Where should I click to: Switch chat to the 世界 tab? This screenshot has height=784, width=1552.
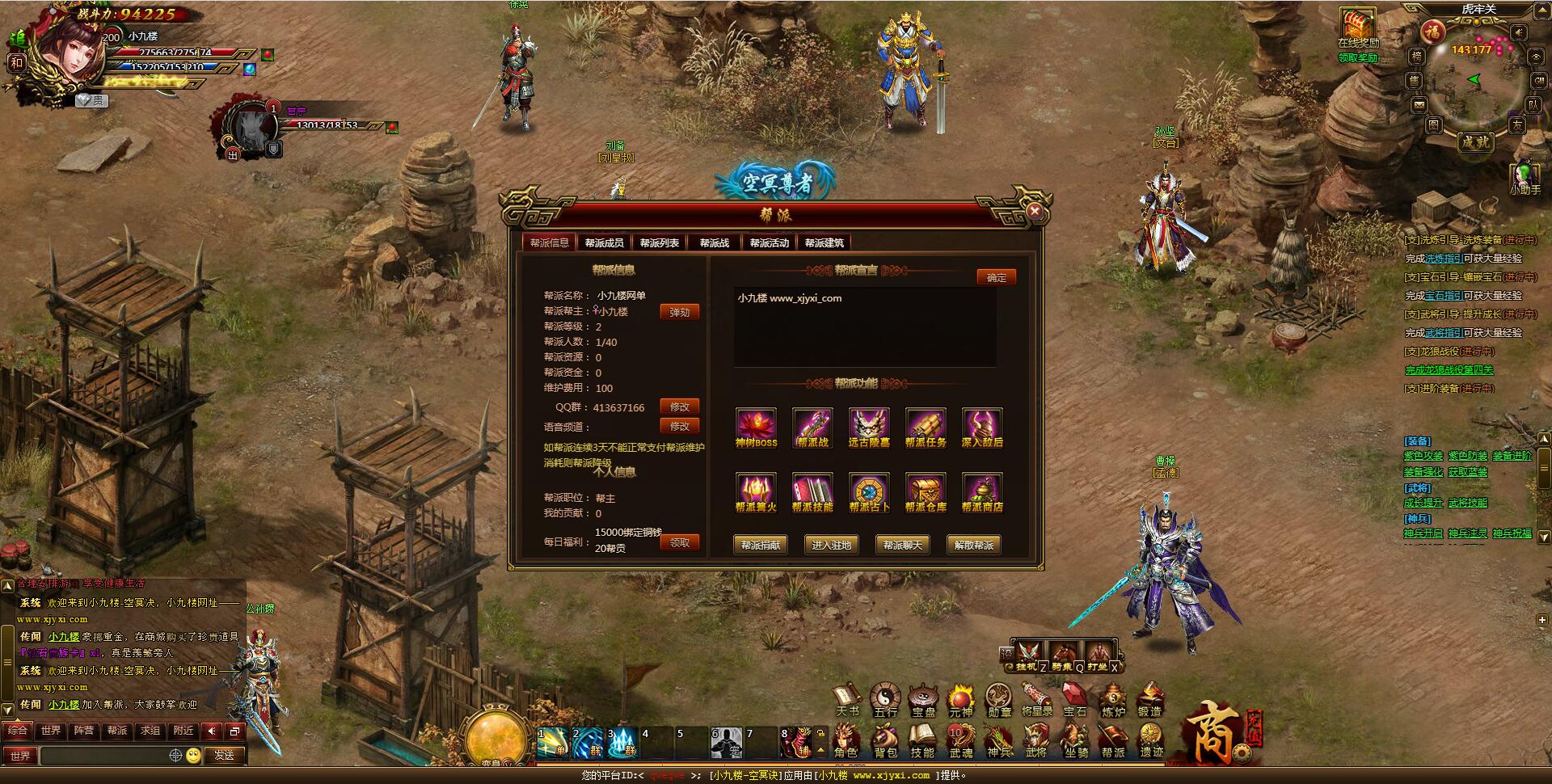[x=51, y=731]
